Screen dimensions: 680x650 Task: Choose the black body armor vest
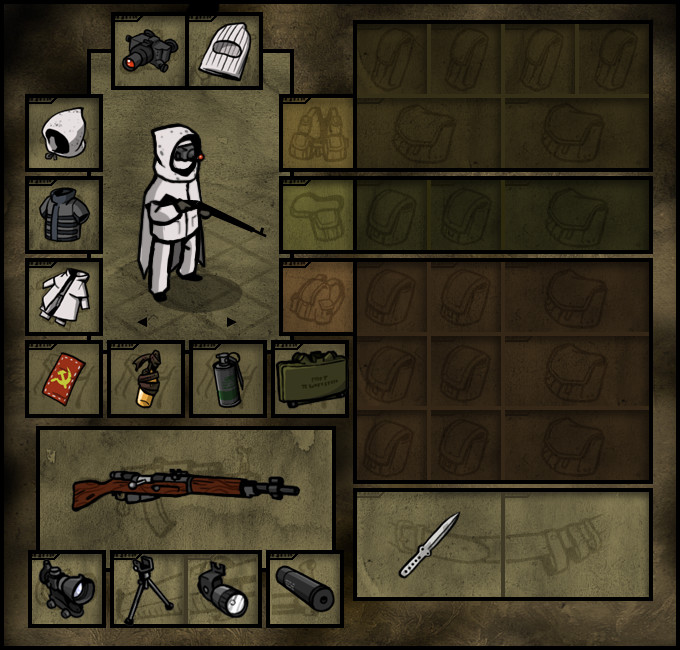coord(64,215)
